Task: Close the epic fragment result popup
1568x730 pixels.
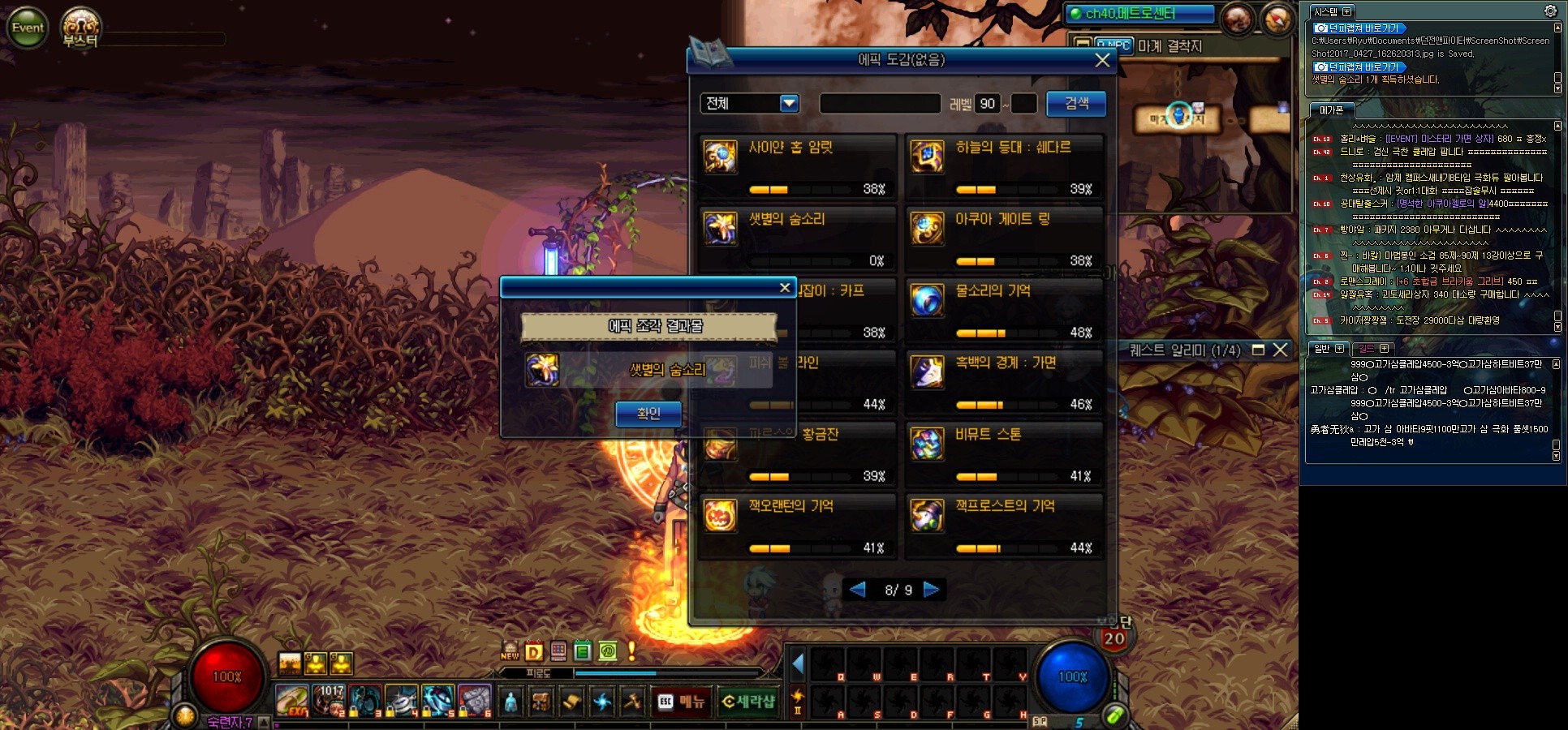Action: pyautogui.click(x=784, y=288)
